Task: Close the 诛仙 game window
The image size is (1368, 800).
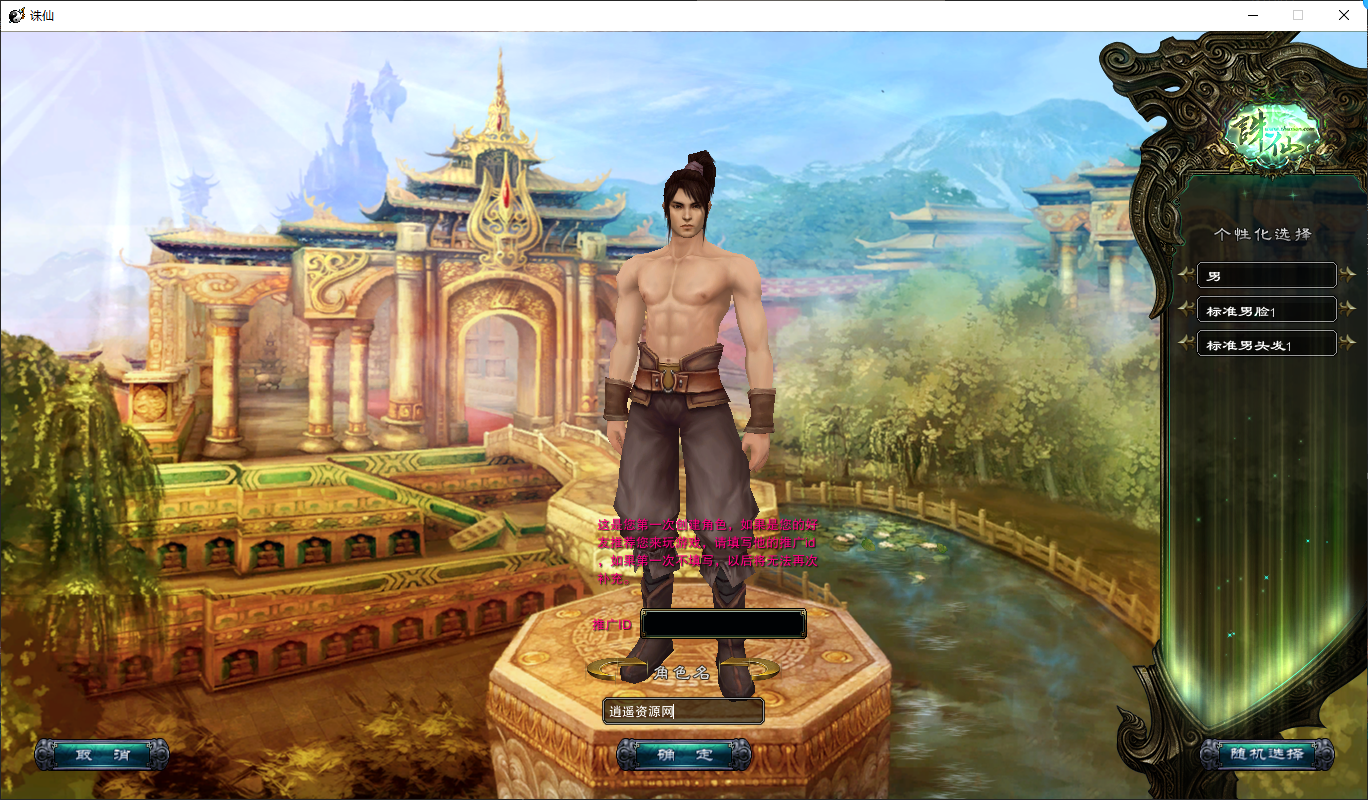Action: (x=1344, y=15)
